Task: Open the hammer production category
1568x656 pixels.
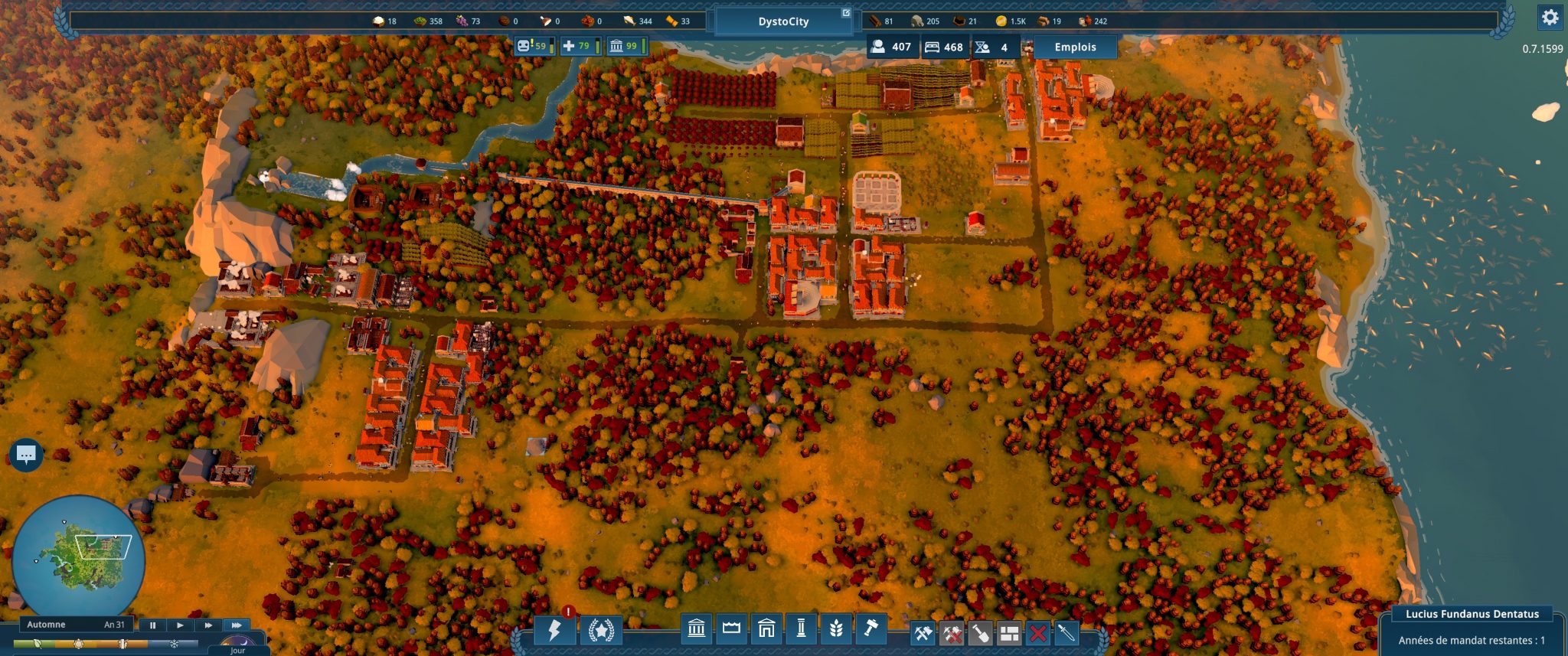Action: coord(871,629)
